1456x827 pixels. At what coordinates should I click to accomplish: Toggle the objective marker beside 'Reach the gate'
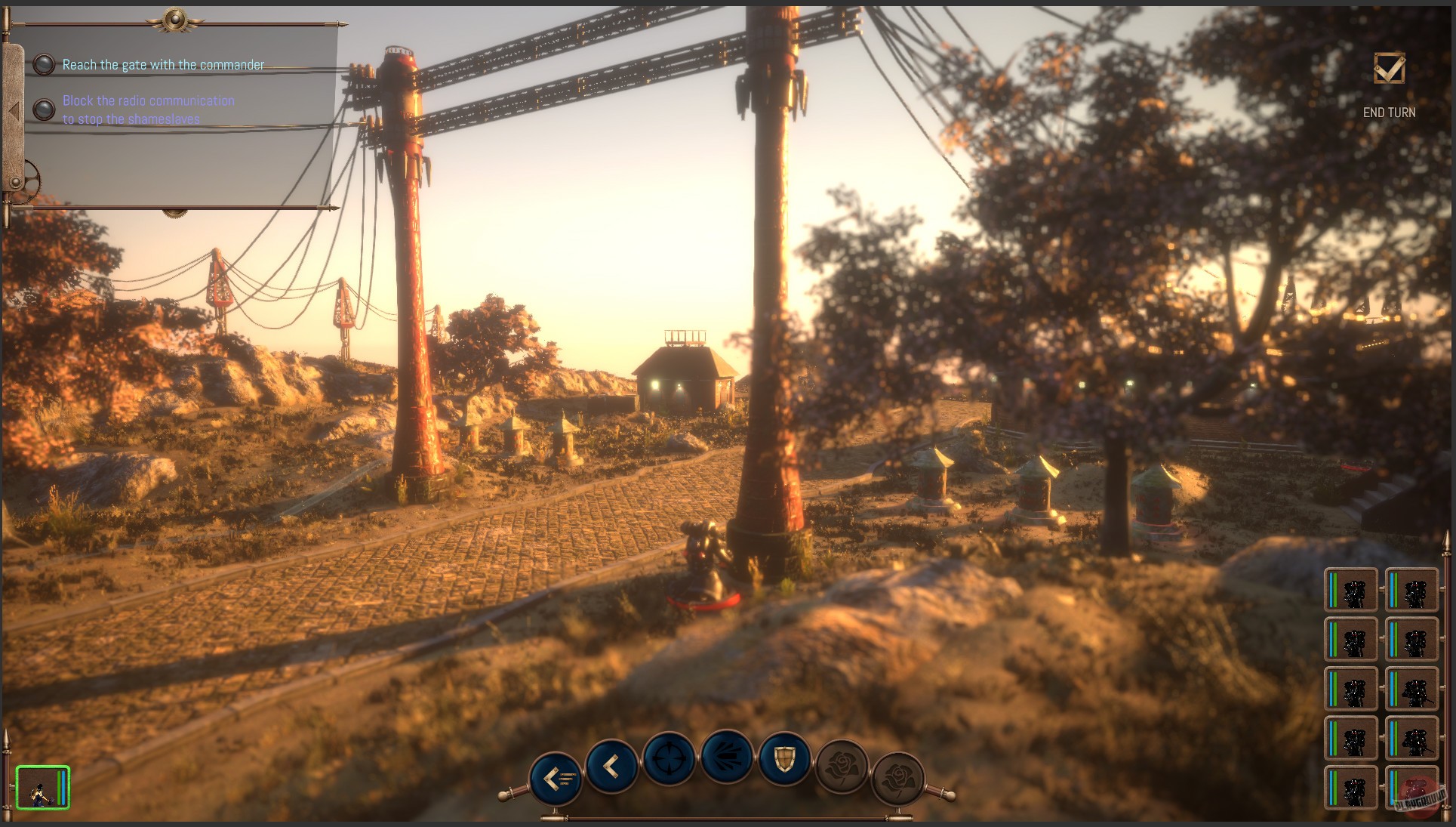click(x=45, y=65)
